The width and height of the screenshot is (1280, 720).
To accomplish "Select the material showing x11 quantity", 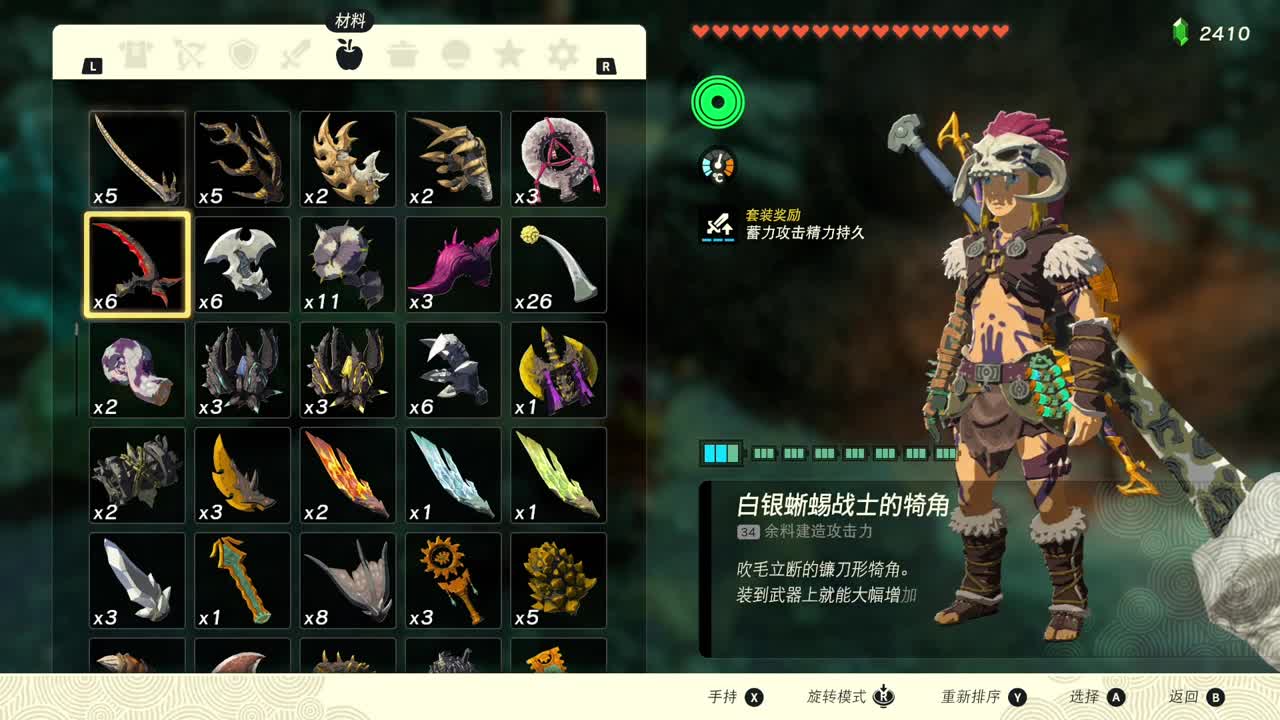I will (346, 264).
